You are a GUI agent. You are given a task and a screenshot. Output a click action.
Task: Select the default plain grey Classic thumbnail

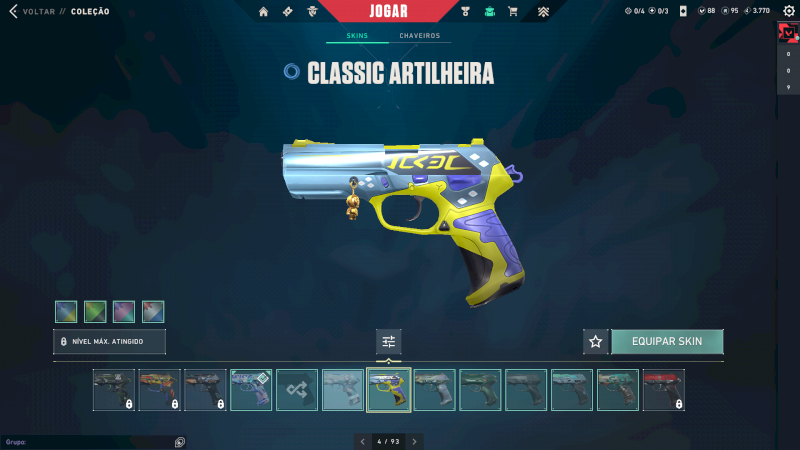(343, 390)
